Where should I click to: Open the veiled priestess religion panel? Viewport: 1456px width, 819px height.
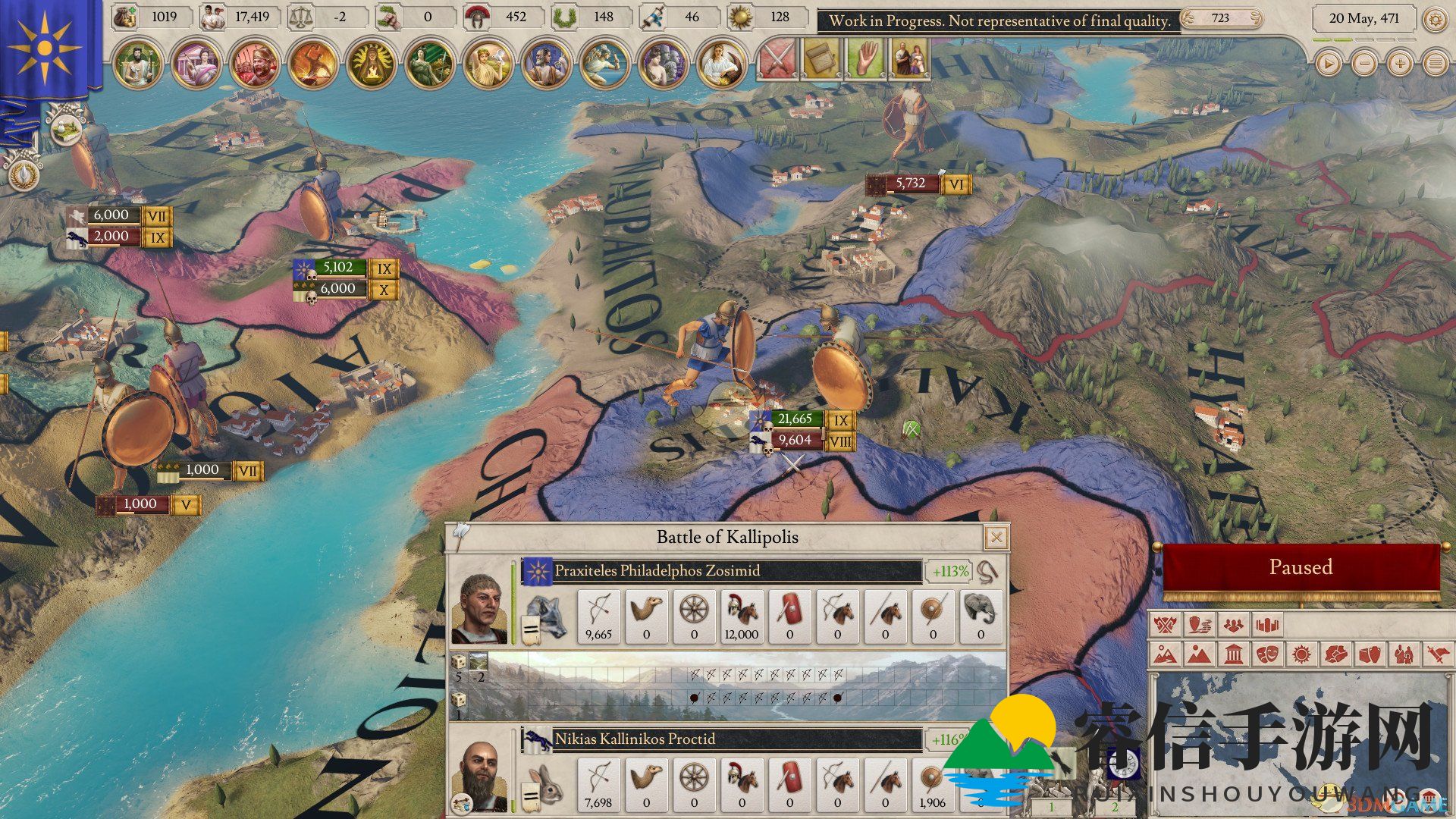pyautogui.click(x=372, y=64)
